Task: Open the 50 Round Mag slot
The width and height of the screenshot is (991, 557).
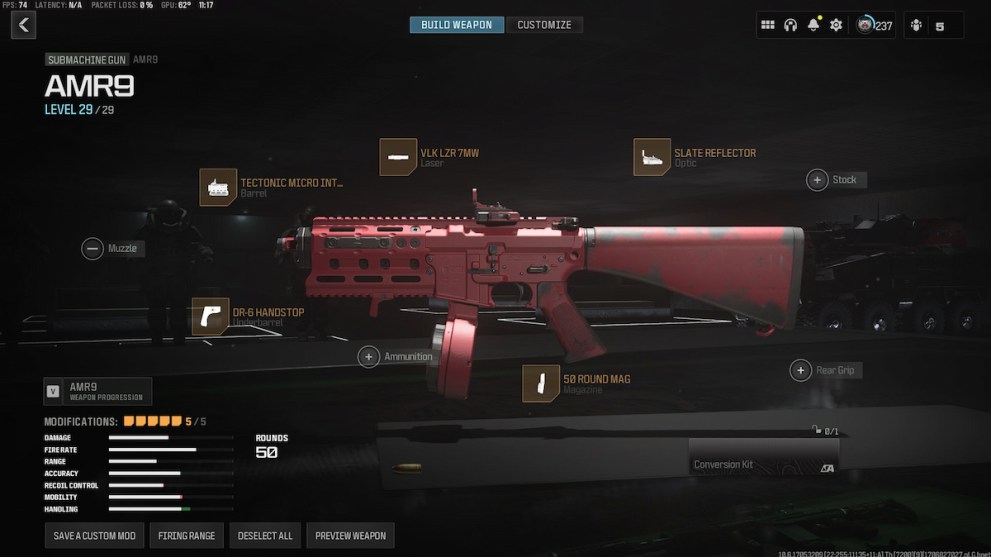Action: click(541, 383)
